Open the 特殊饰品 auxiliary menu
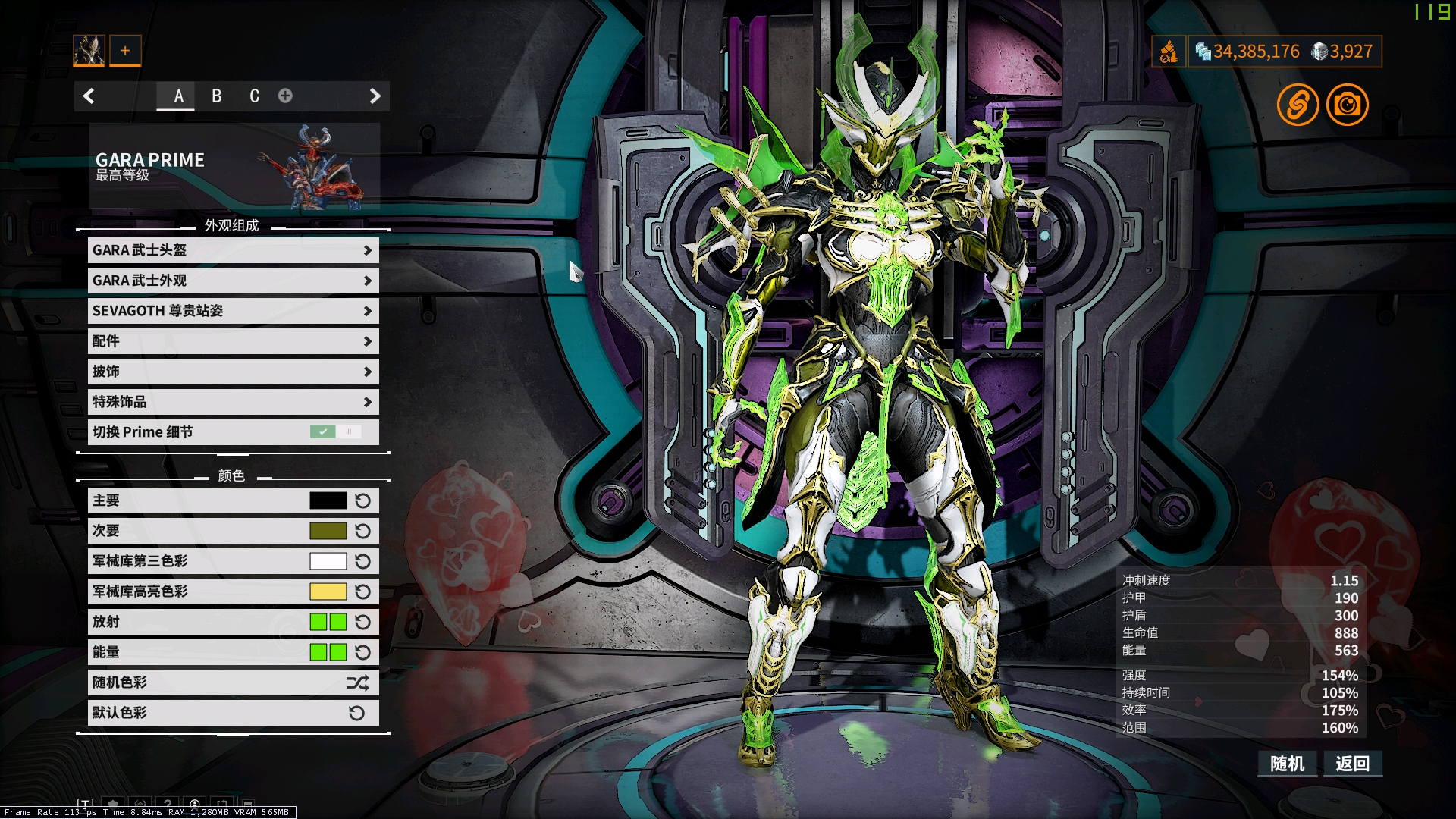 [x=233, y=402]
